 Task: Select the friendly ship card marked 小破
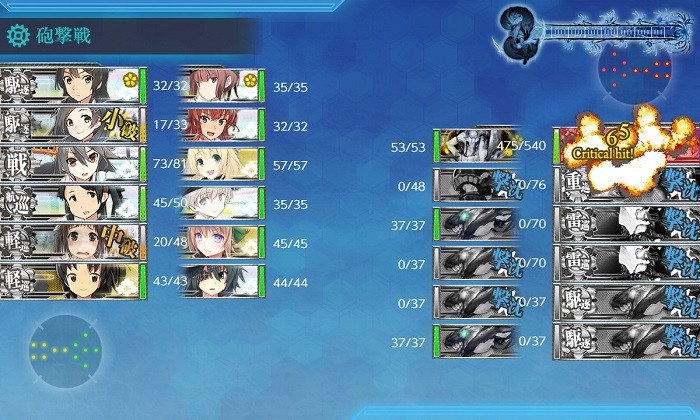click(x=70, y=125)
